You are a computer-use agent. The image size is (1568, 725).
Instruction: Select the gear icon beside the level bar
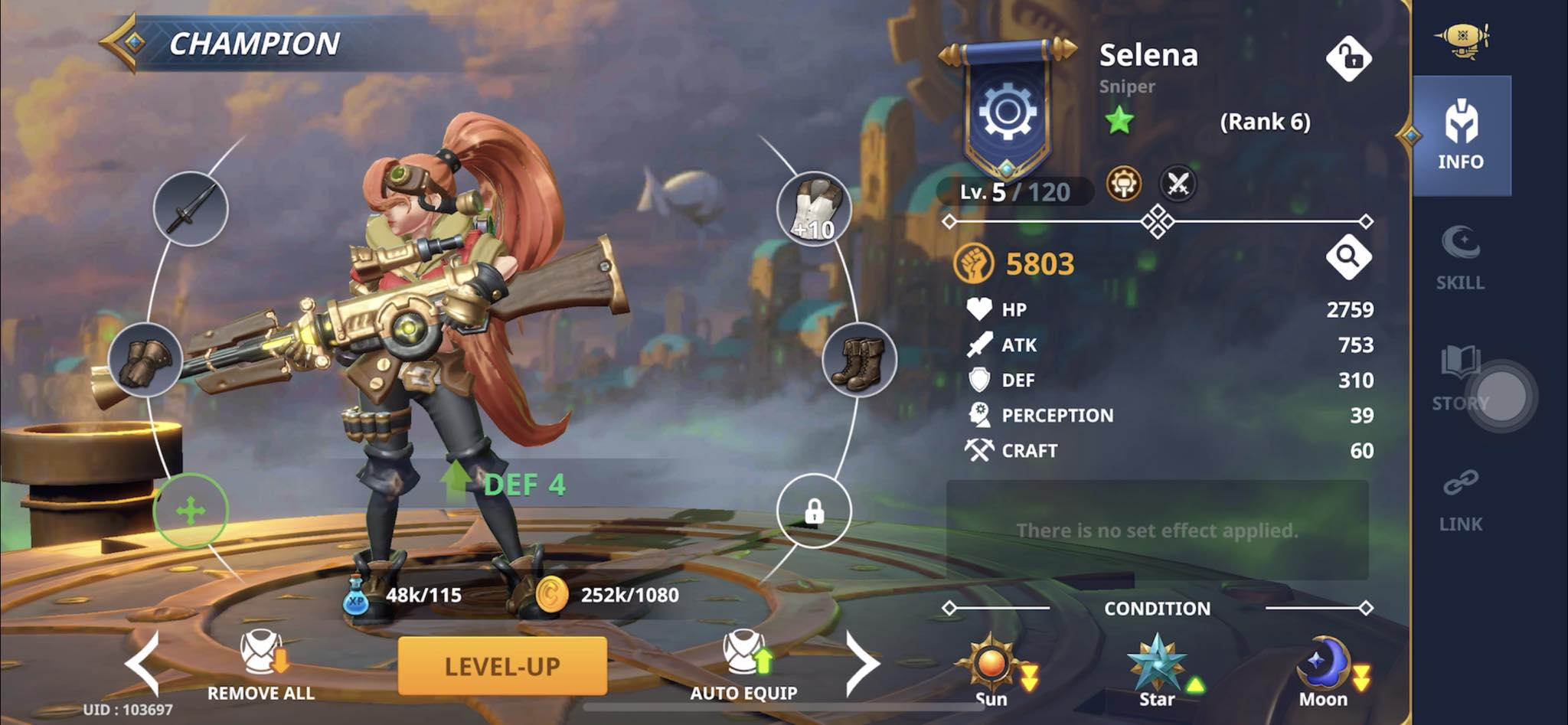(1124, 185)
